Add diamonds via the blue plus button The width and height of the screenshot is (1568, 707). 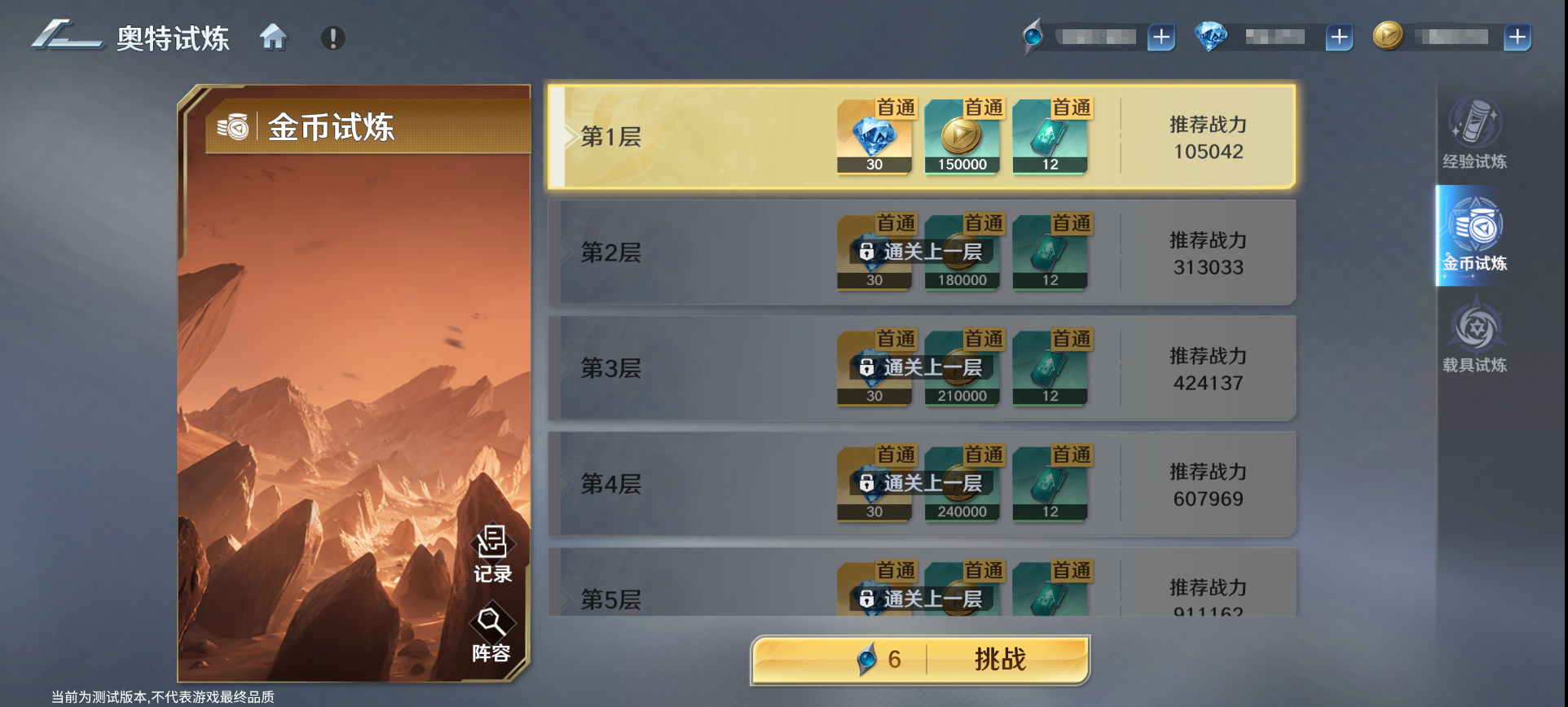pos(1337,37)
